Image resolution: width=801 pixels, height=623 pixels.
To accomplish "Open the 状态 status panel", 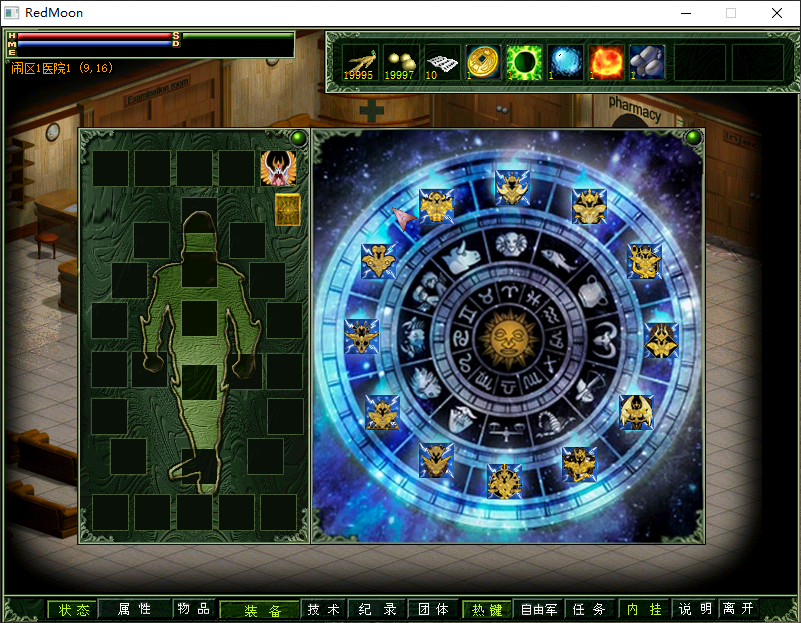I will [73, 609].
